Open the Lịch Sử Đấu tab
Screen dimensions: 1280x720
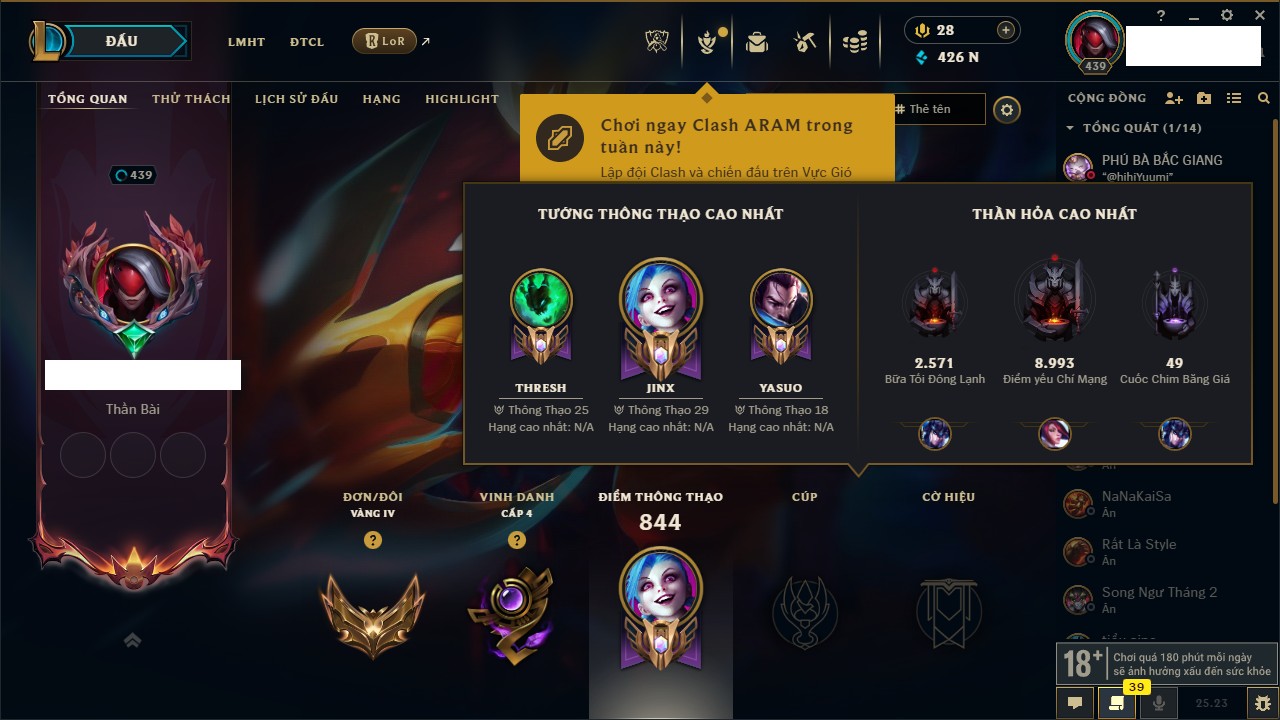tap(296, 99)
